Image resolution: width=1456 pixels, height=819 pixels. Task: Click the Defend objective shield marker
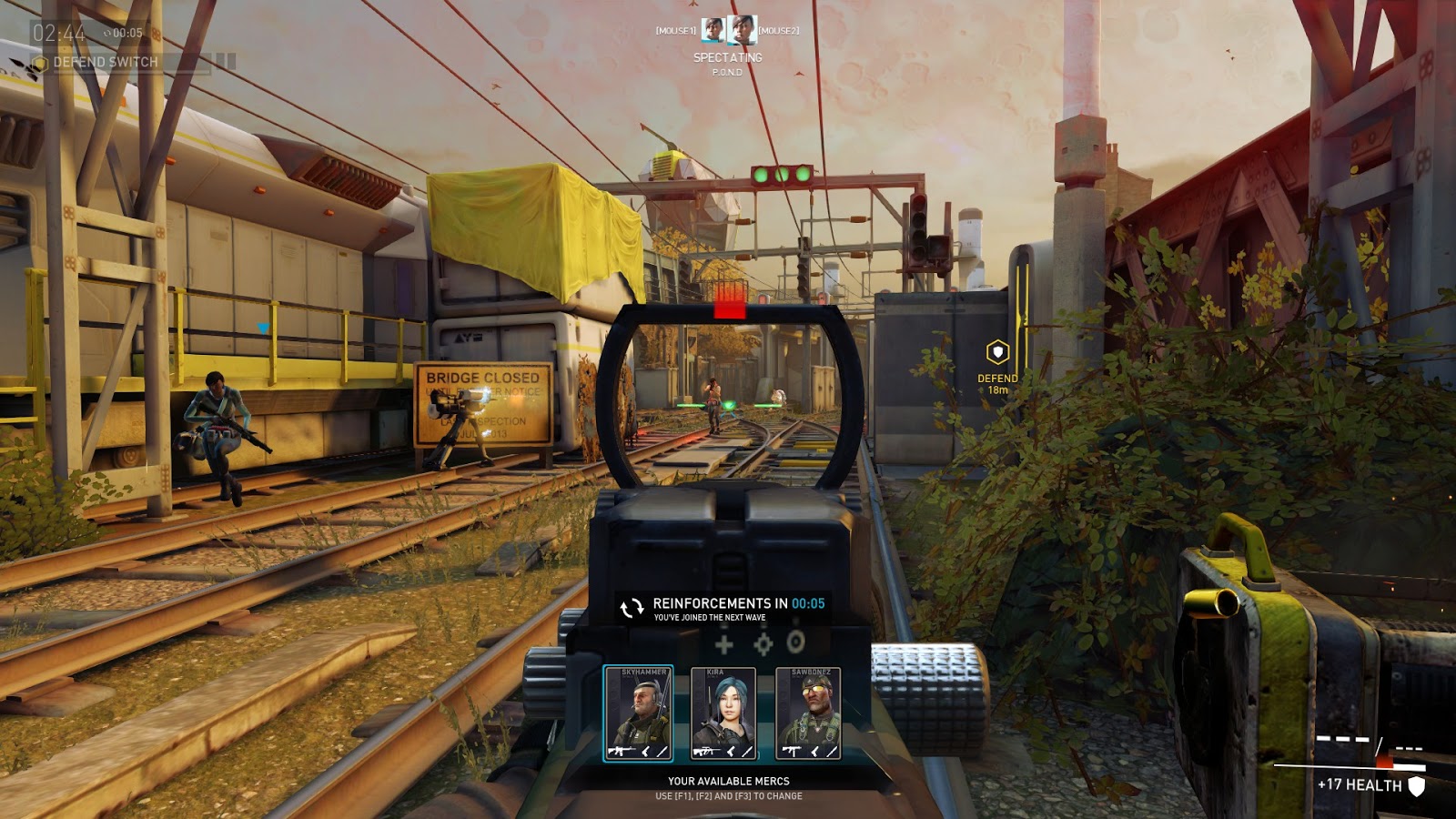point(997,352)
